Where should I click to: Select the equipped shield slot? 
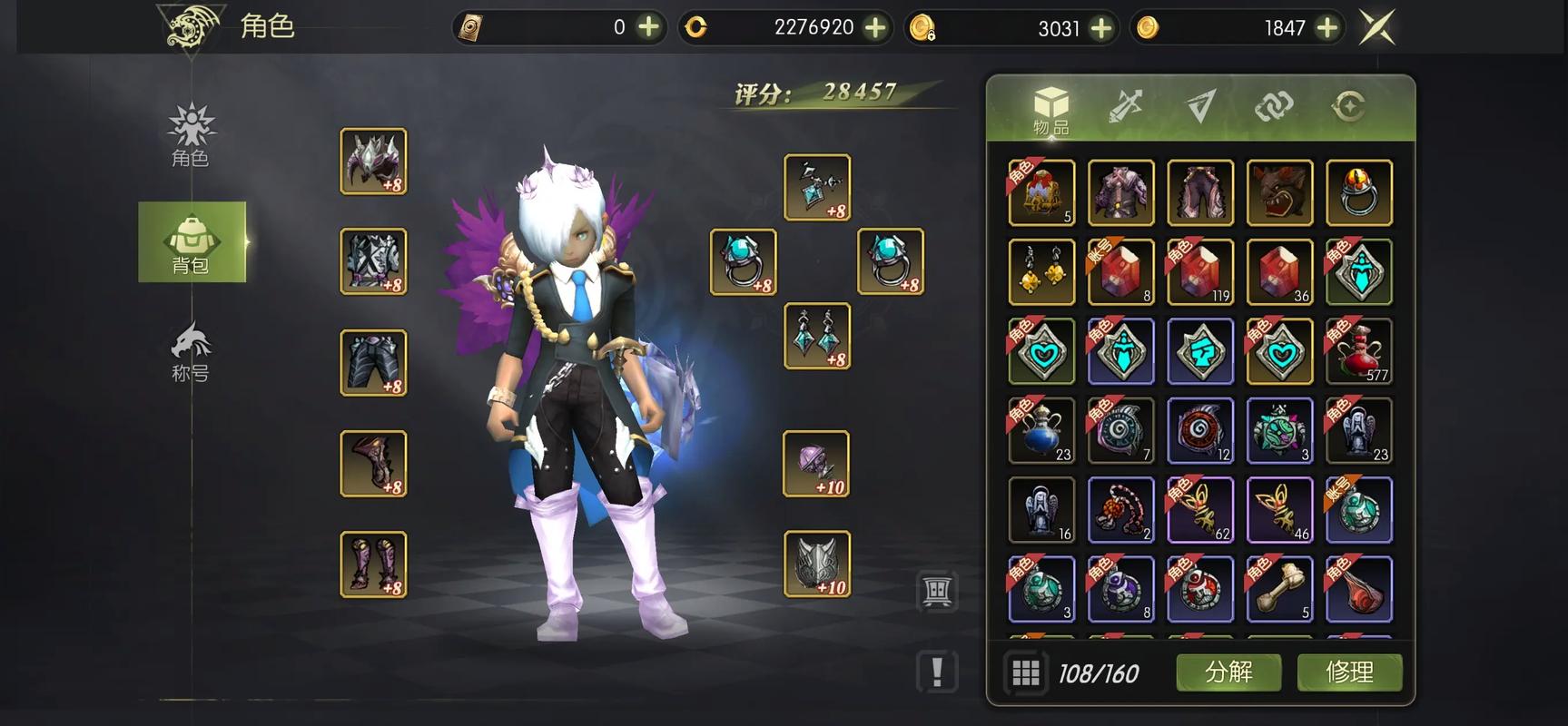pyautogui.click(x=817, y=564)
